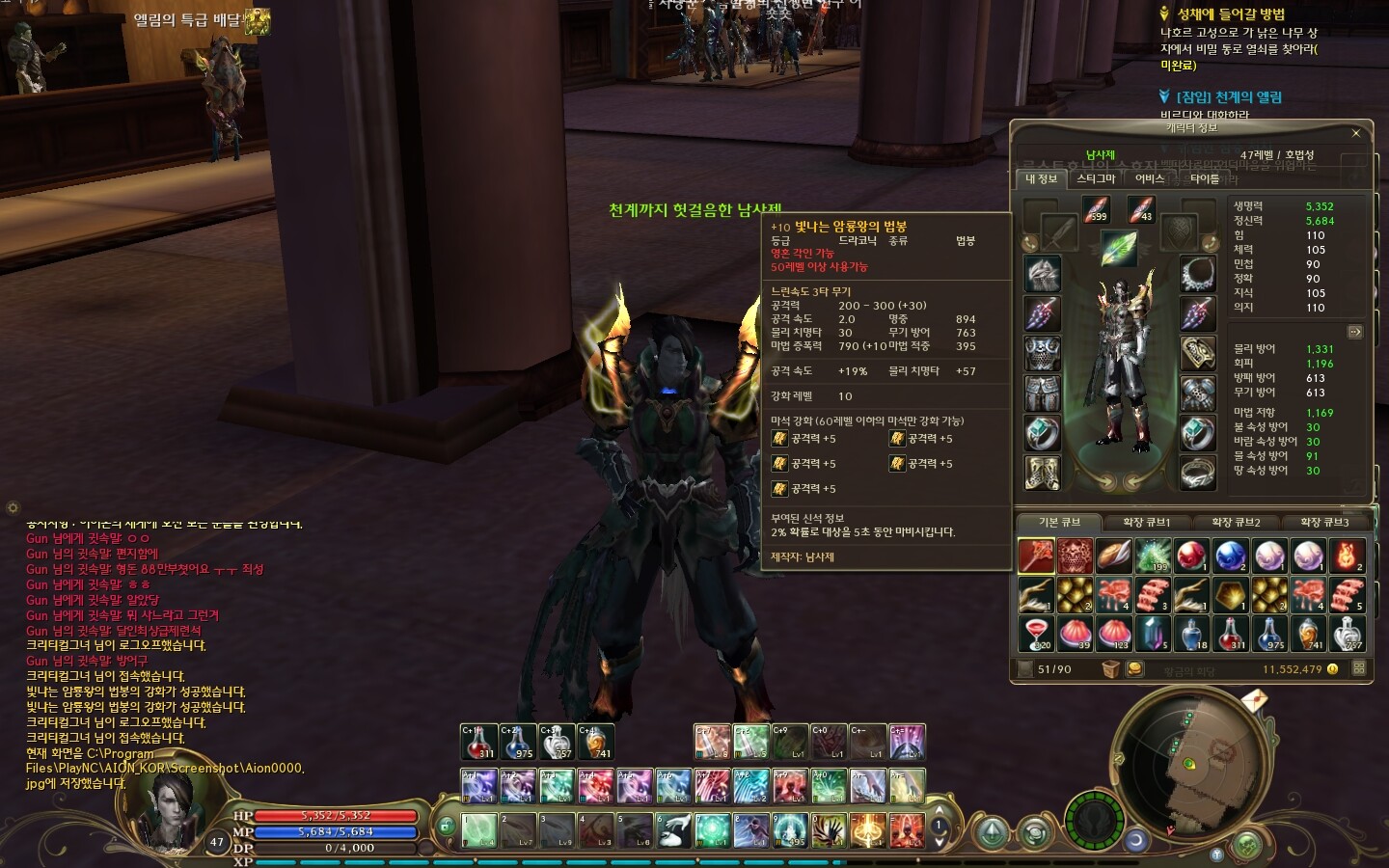Close the character info window
The image size is (1389, 868).
1355,133
